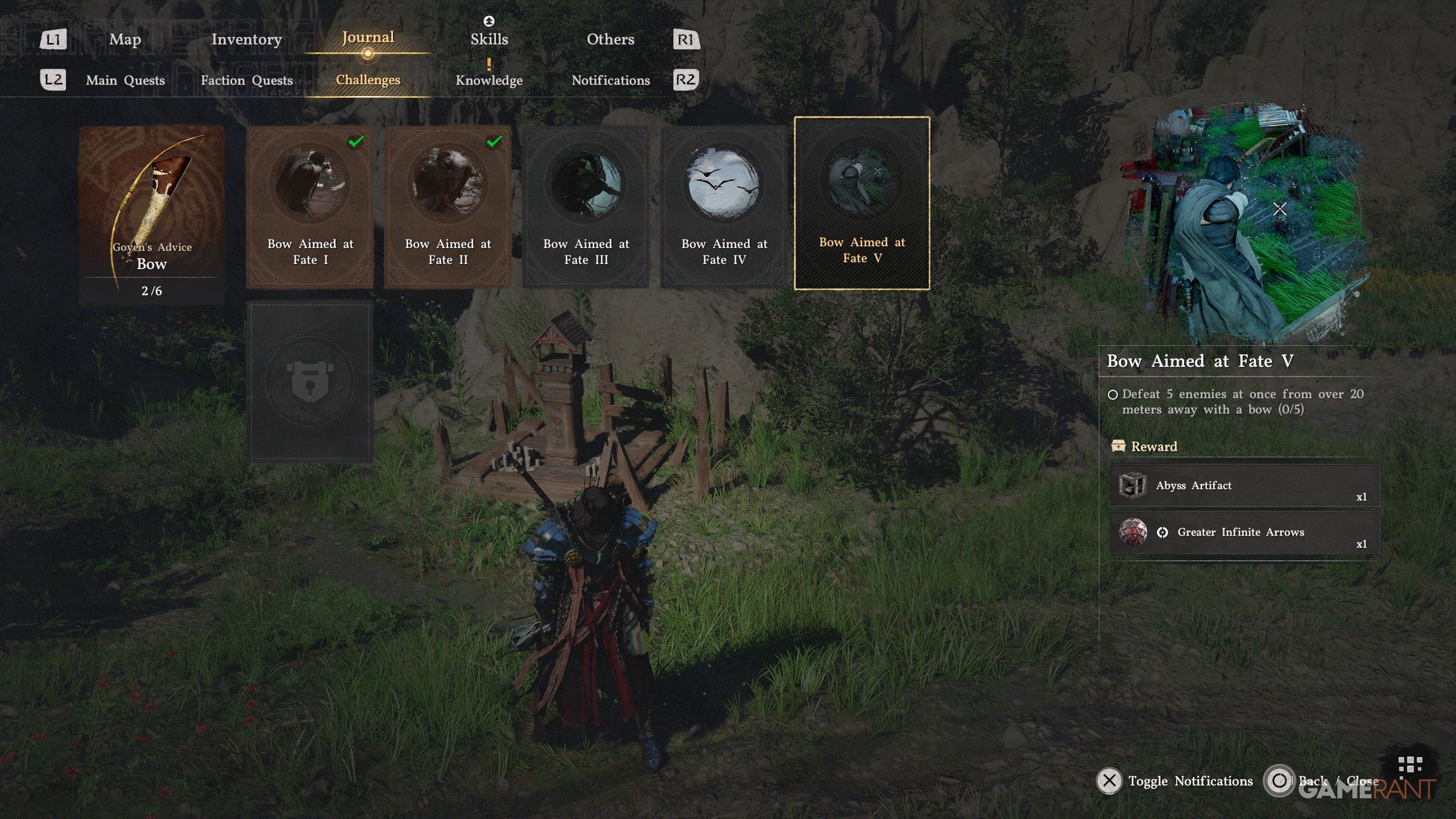View the Notifications section
Image resolution: width=1456 pixels, height=819 pixels.
(x=610, y=80)
